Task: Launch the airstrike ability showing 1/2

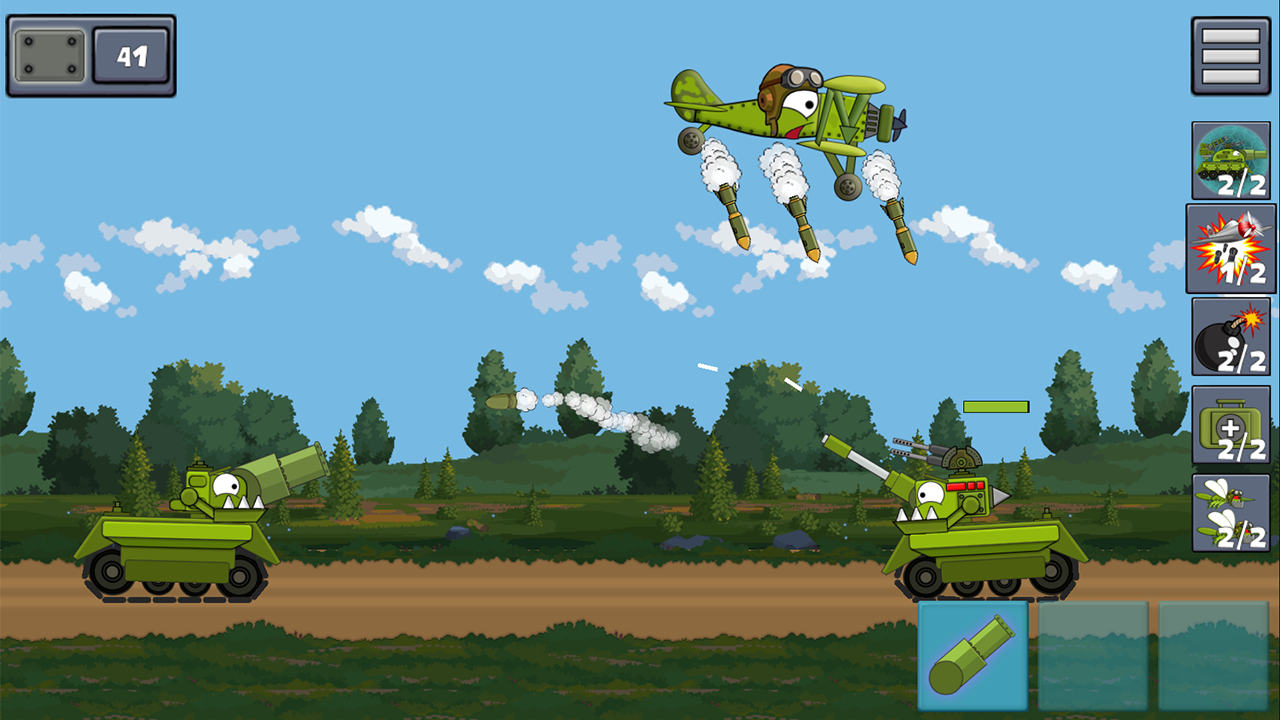Action: click(x=1230, y=248)
